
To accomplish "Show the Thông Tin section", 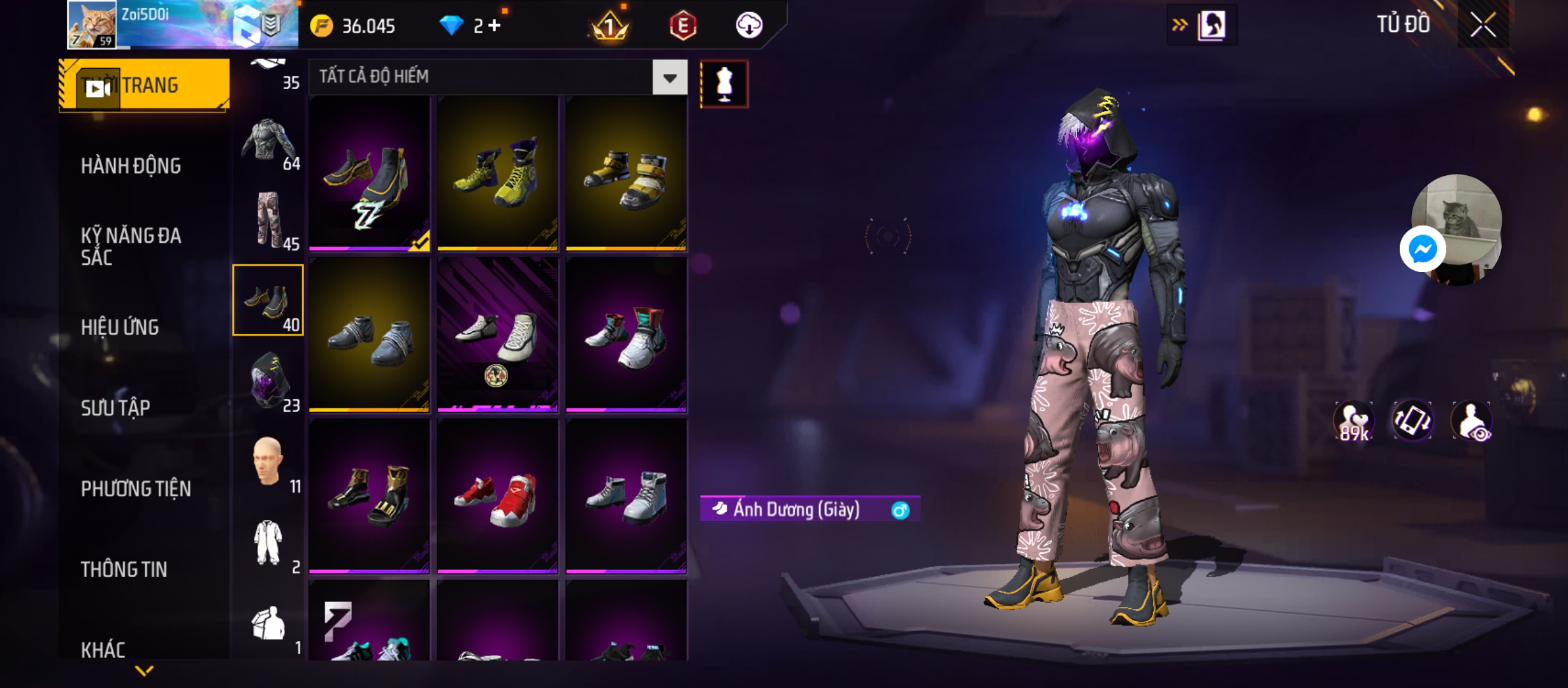I will click(124, 570).
